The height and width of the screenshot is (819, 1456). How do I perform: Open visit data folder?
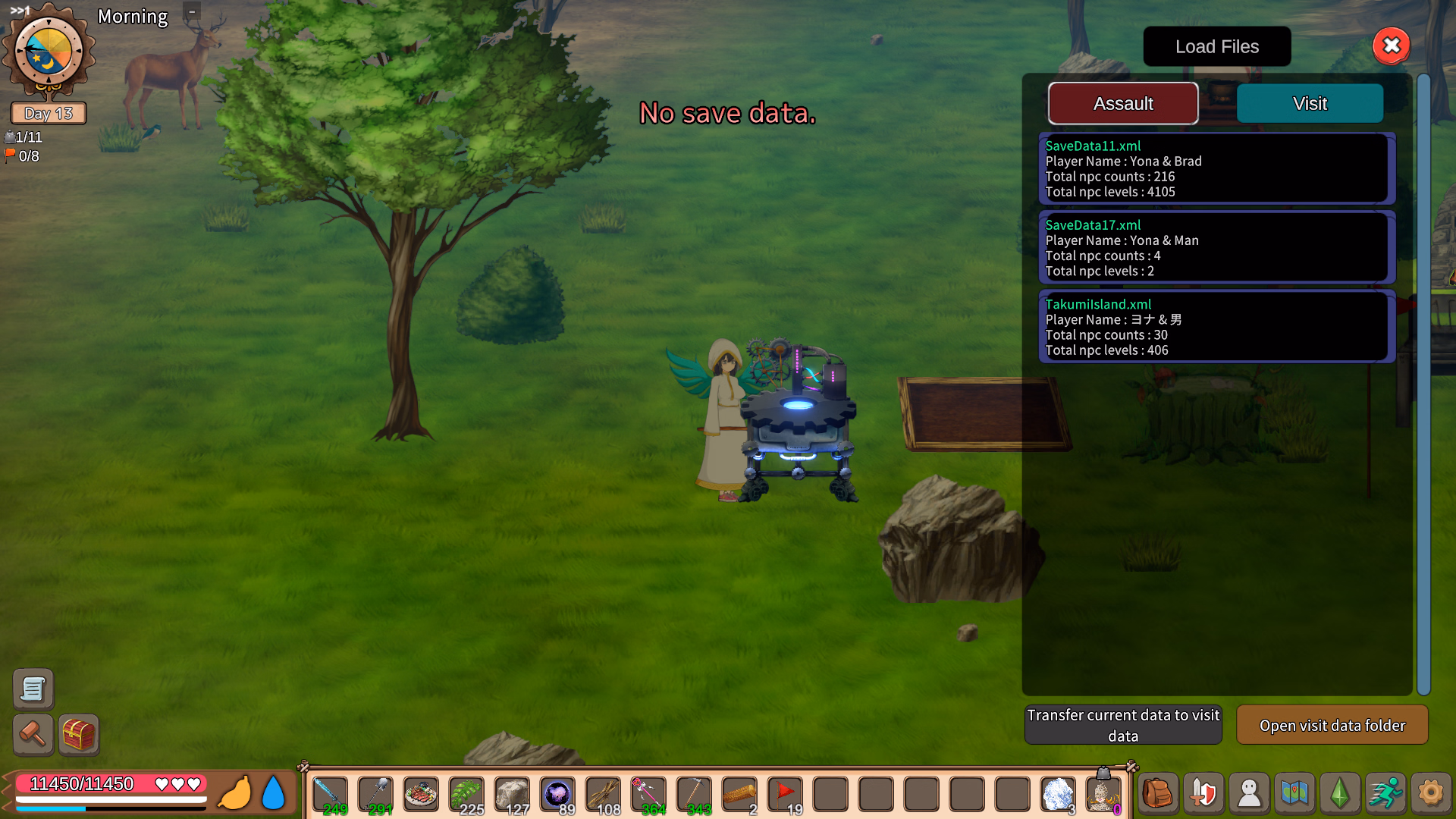tap(1332, 725)
